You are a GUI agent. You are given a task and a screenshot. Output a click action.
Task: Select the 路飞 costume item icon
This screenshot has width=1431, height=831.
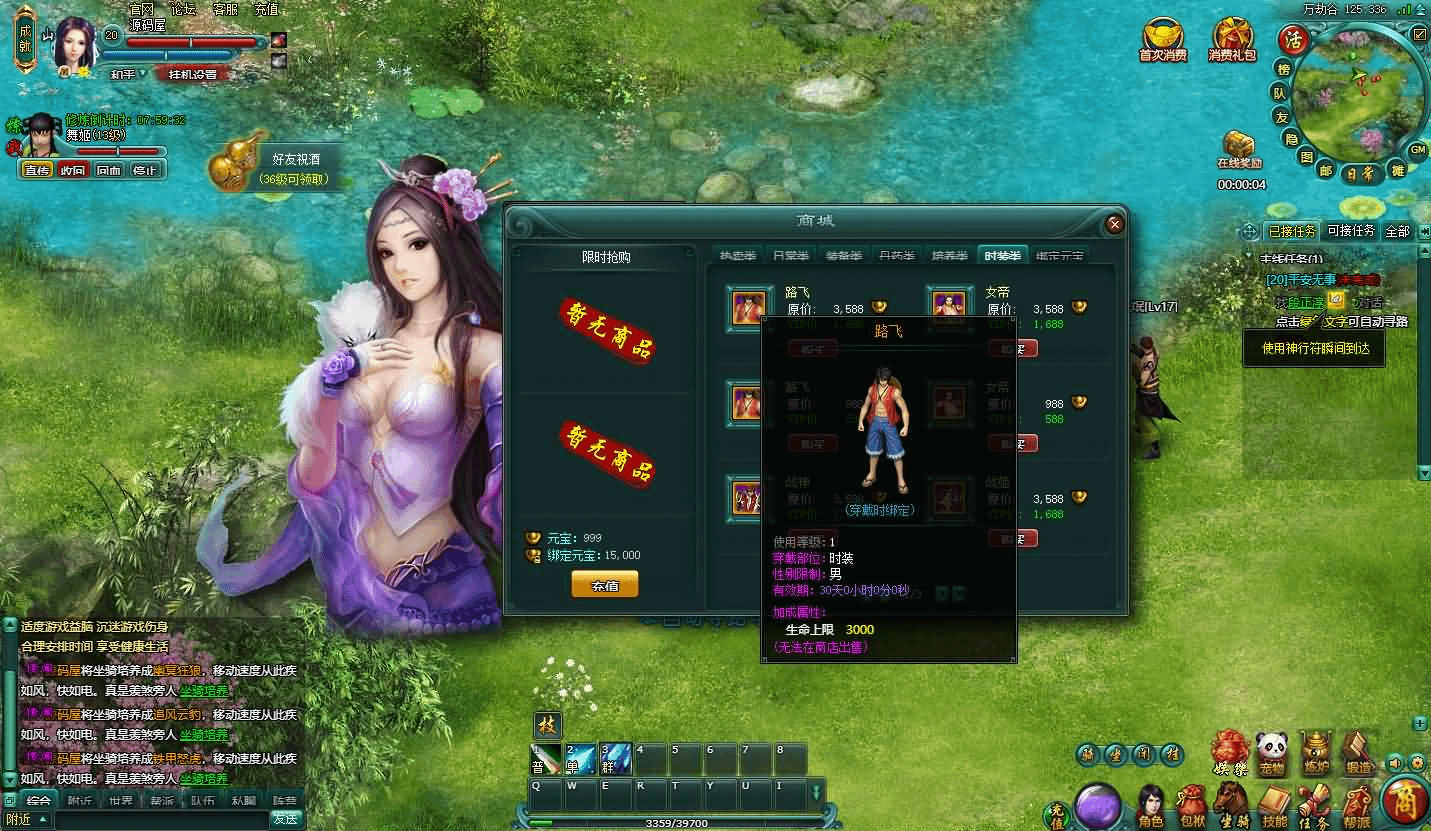click(x=749, y=307)
